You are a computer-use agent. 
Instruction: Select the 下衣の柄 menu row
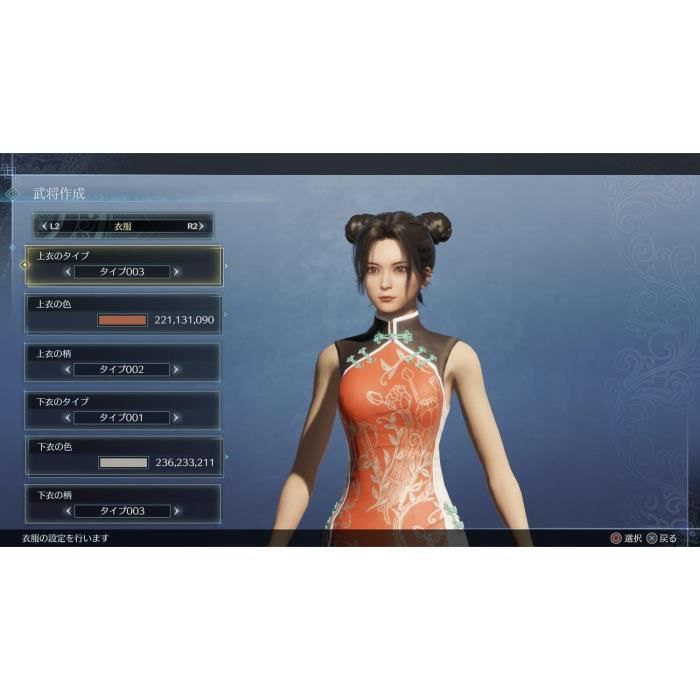[122, 503]
